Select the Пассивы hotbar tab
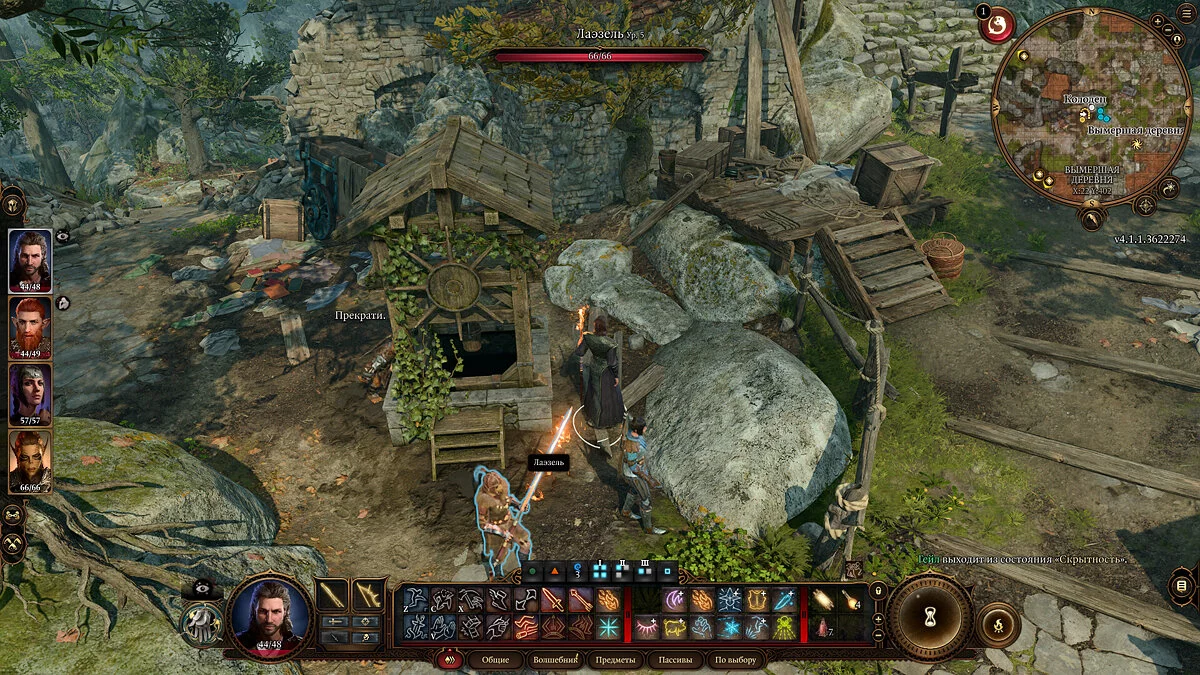 [675, 660]
